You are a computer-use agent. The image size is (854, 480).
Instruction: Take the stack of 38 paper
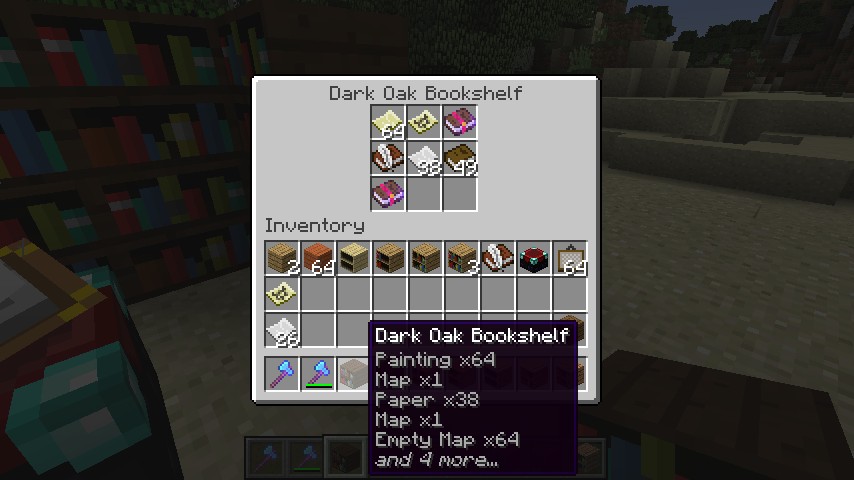click(x=424, y=159)
